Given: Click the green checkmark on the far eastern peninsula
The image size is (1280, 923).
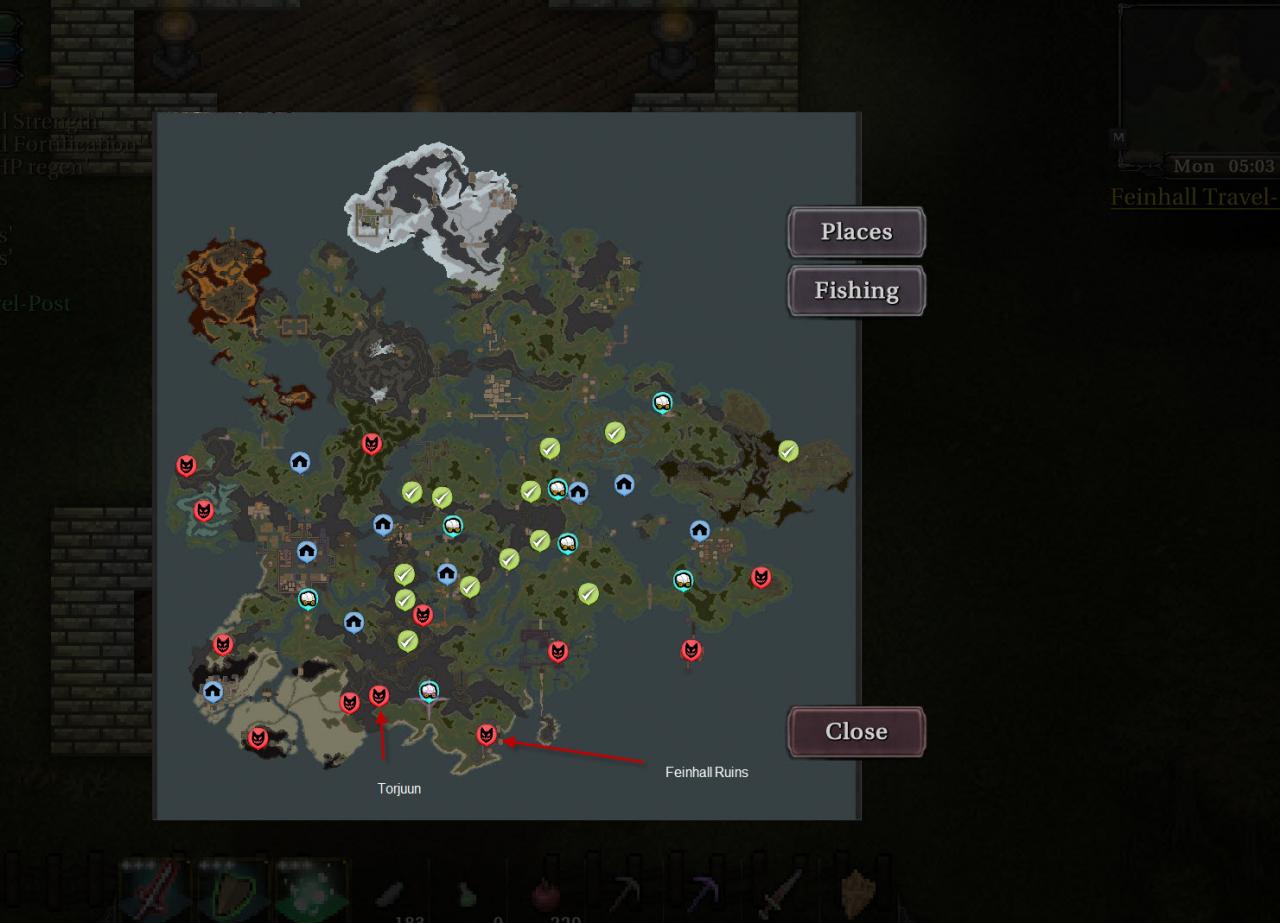Looking at the screenshot, I should point(788,451).
